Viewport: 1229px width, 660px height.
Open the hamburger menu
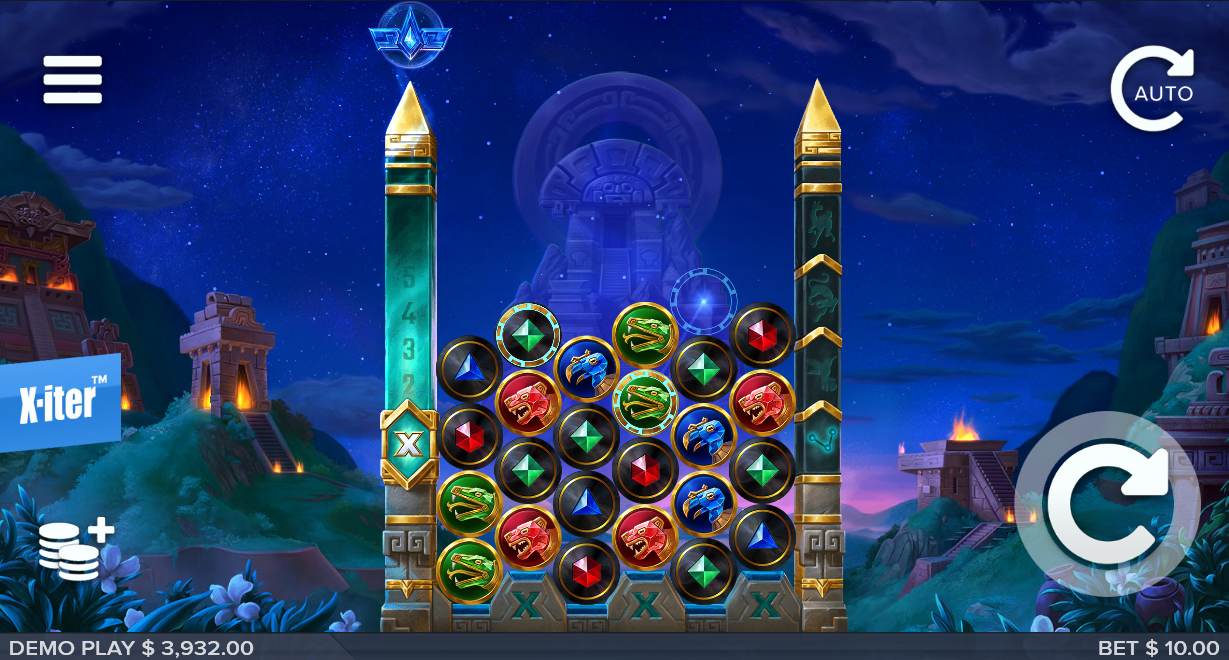pyautogui.click(x=72, y=80)
